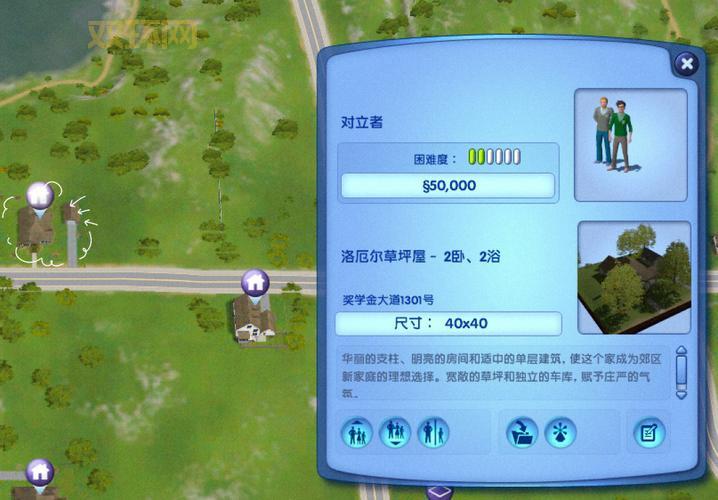Click the starburst icon button

pos(559,432)
